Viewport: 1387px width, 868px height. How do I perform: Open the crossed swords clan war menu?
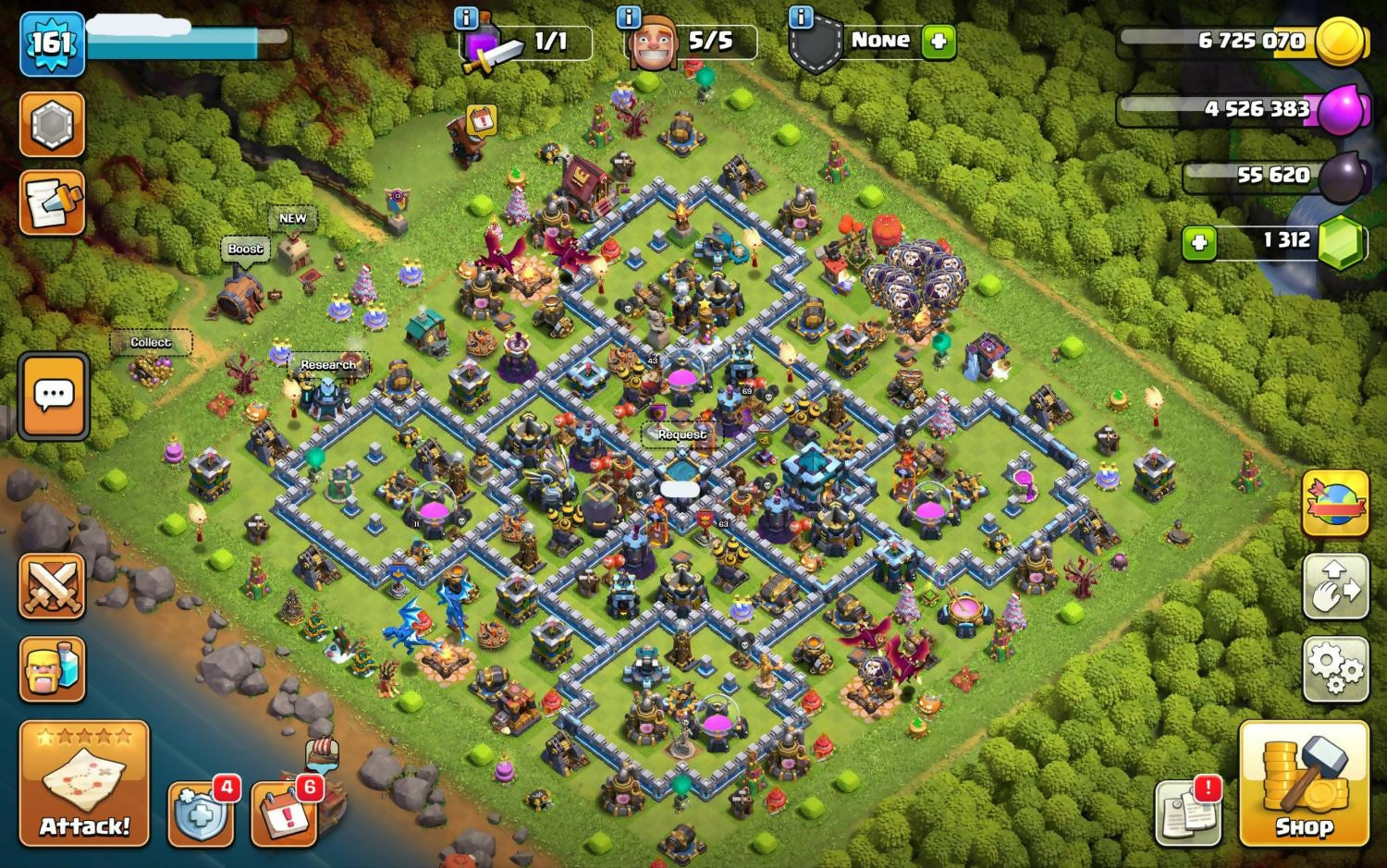point(52,586)
